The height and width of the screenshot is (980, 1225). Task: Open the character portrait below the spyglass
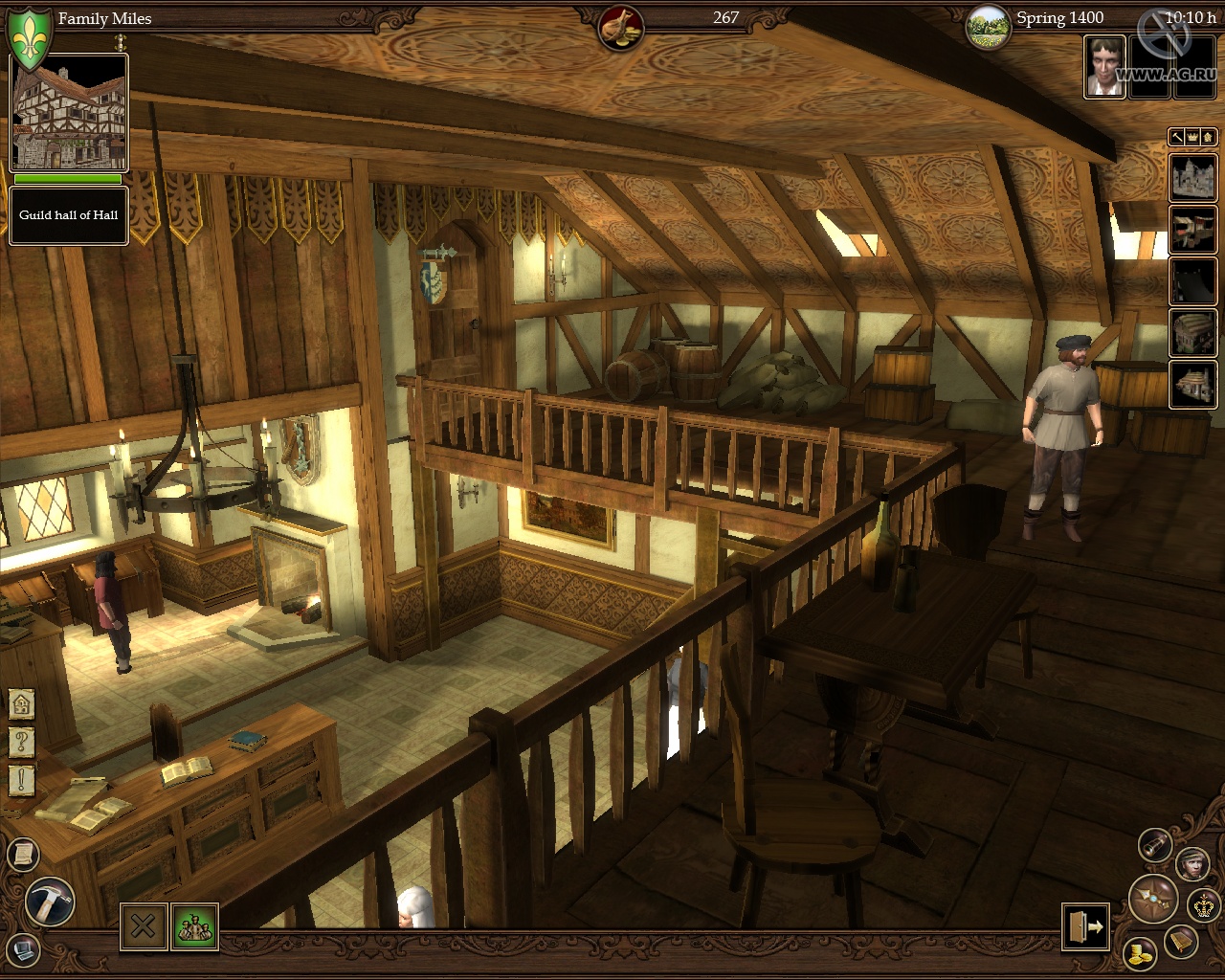click(1193, 864)
